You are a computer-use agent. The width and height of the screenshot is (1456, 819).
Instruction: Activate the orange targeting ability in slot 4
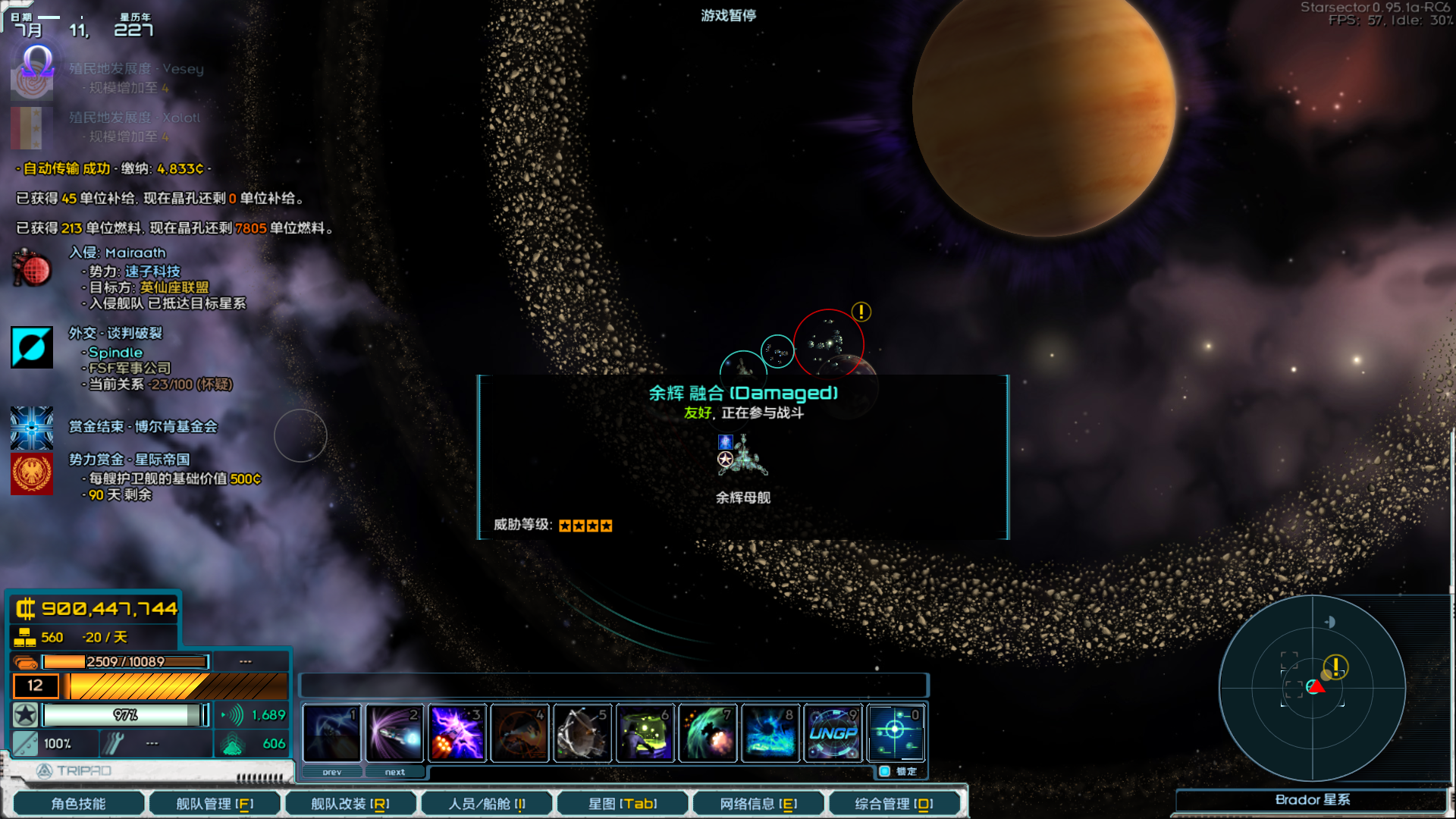[520, 733]
